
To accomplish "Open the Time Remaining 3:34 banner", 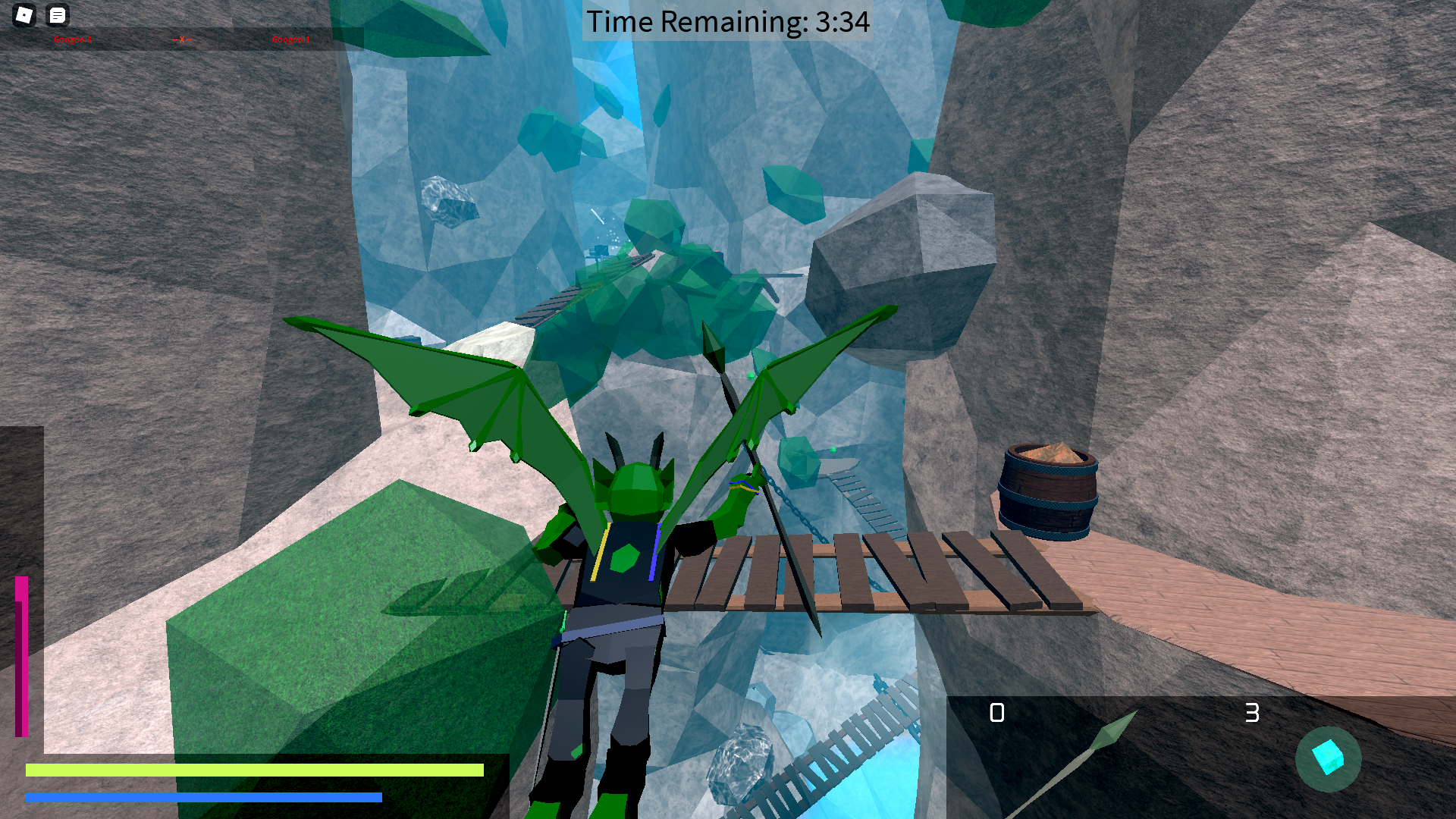I will (x=726, y=22).
